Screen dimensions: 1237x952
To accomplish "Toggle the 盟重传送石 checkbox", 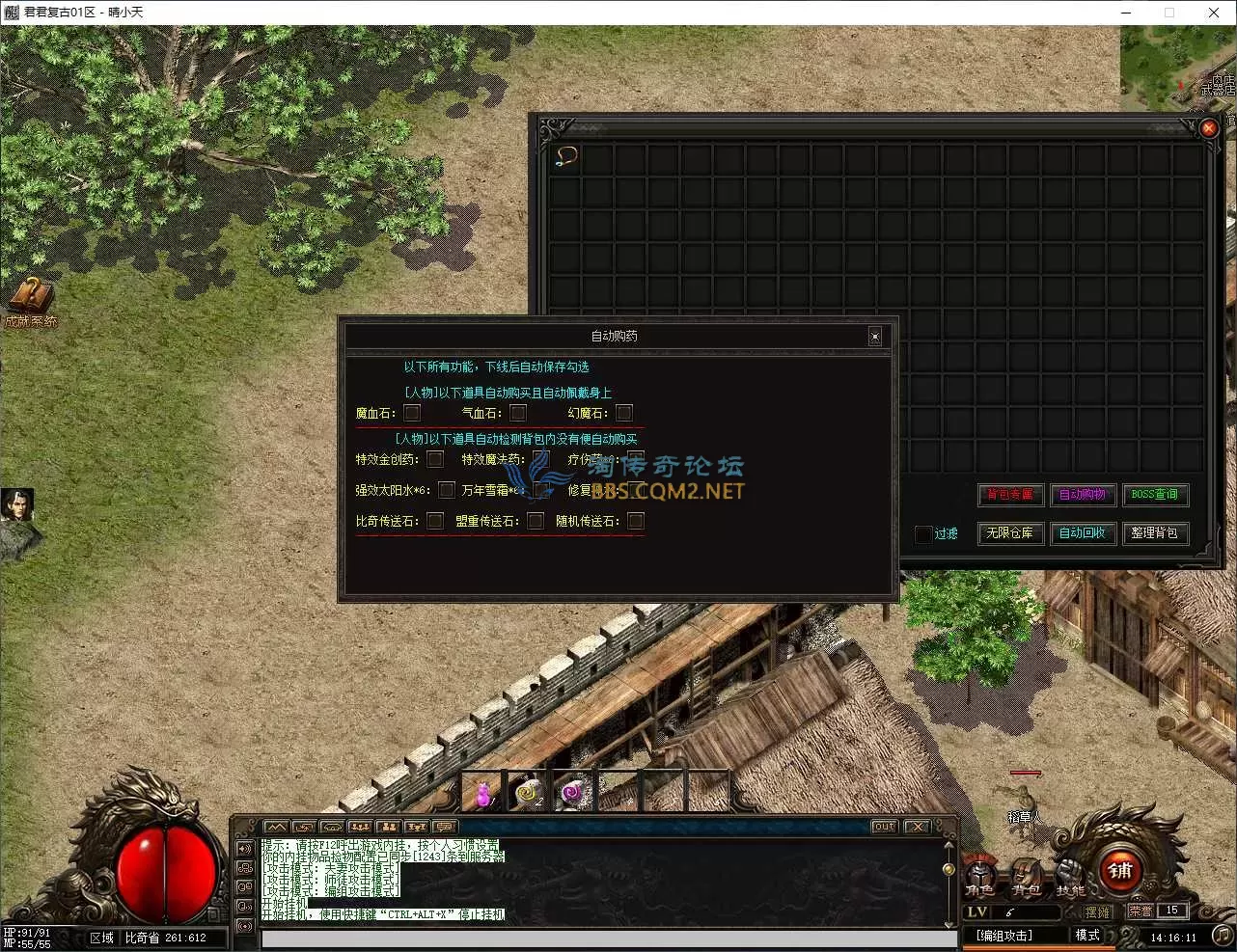I will click(x=536, y=521).
